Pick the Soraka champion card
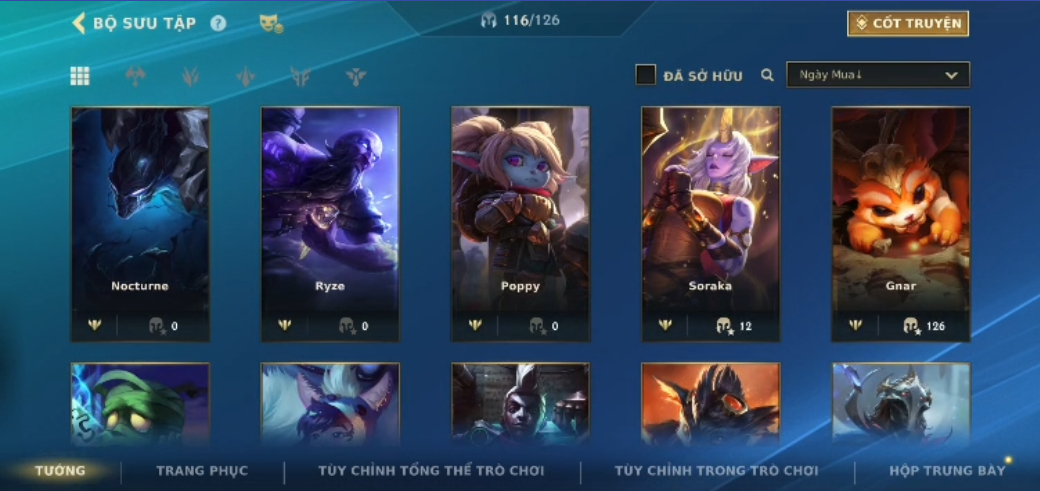1040x491 pixels. pyautogui.click(x=710, y=223)
